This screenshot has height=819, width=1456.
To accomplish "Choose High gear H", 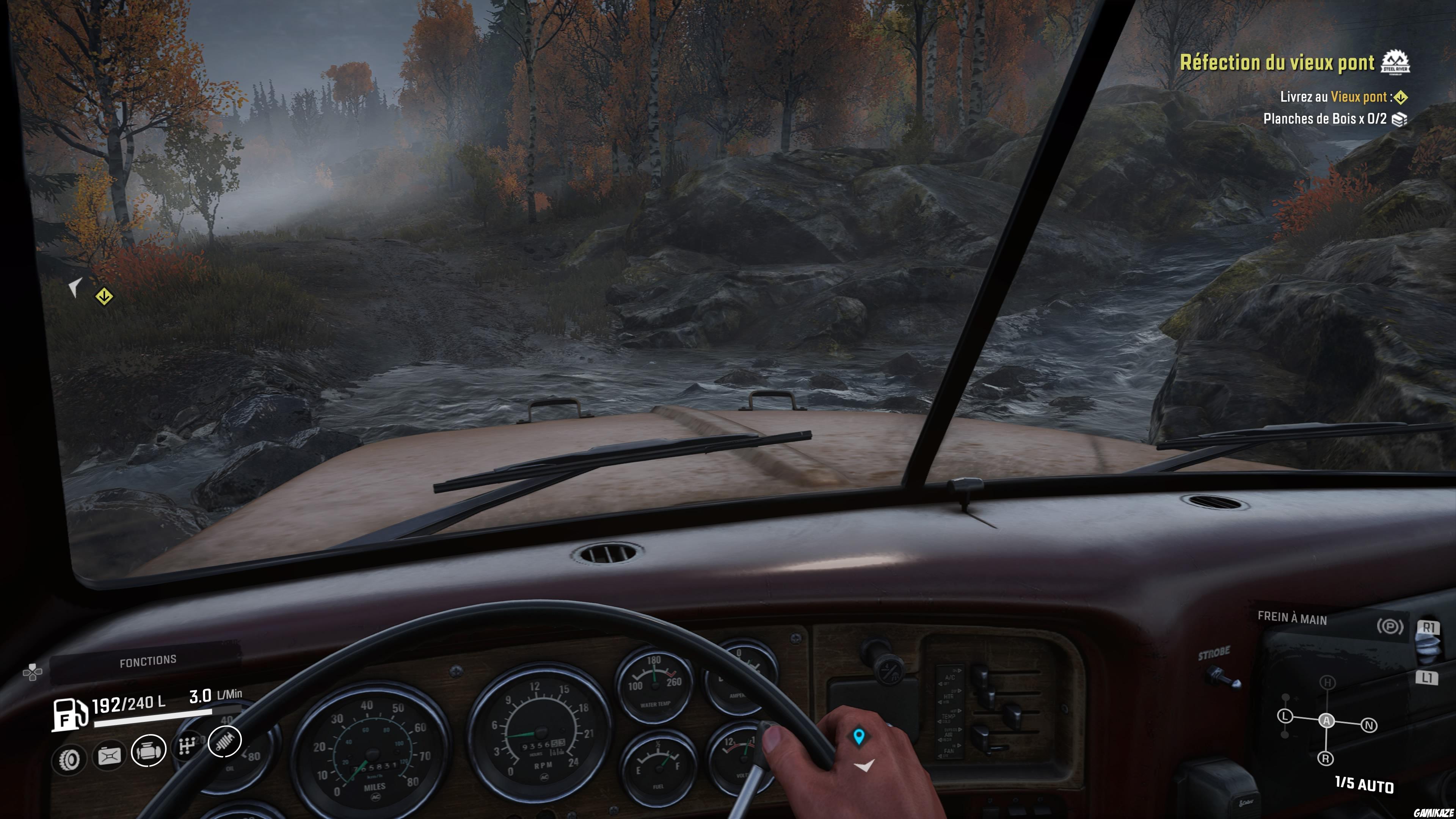I will pyautogui.click(x=1327, y=683).
